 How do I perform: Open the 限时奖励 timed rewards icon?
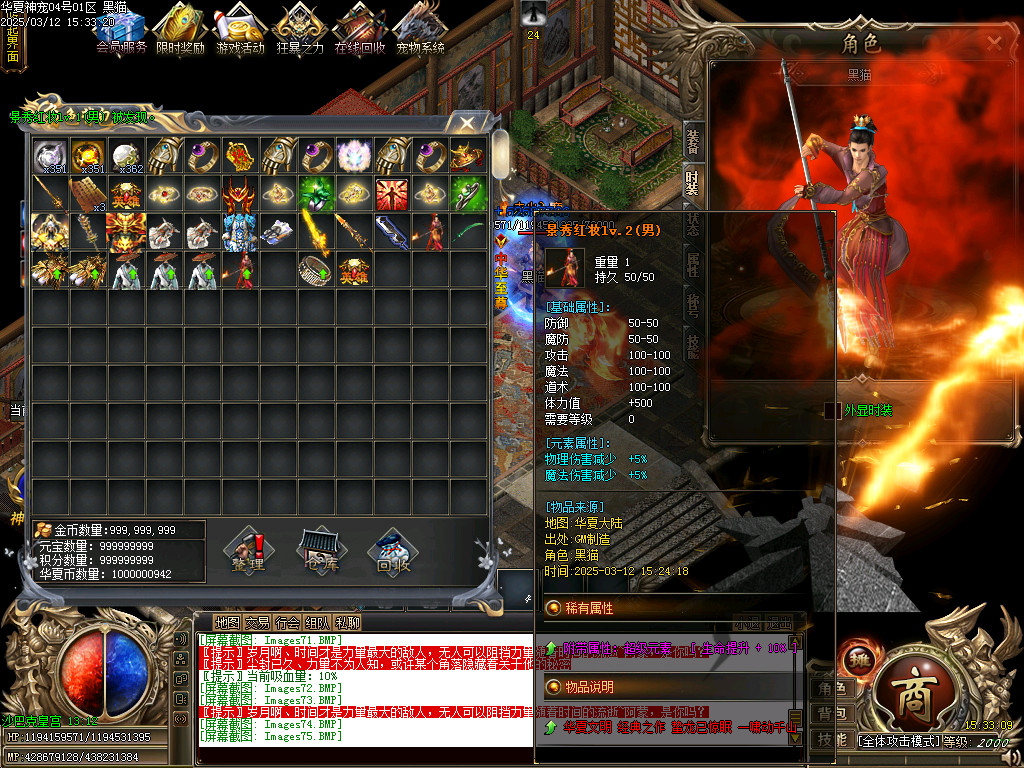[x=180, y=30]
